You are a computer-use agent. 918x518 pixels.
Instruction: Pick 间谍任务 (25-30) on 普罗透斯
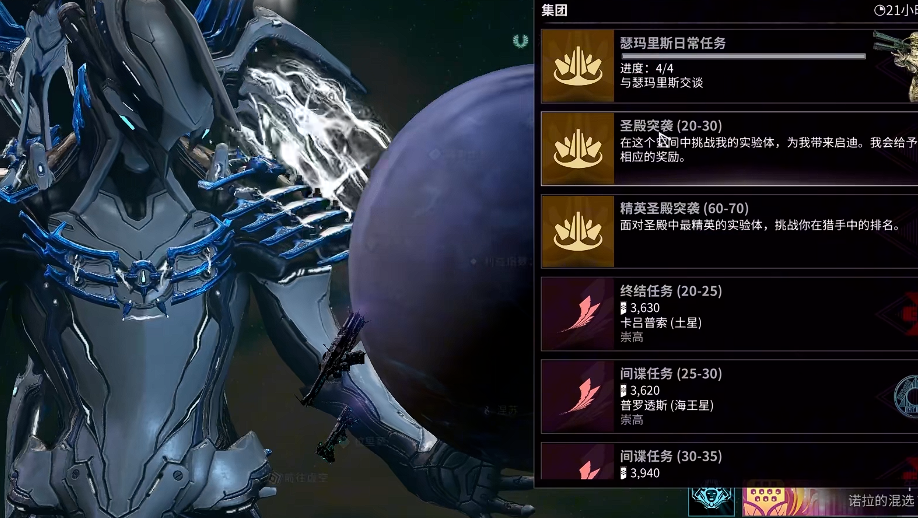tap(728, 397)
